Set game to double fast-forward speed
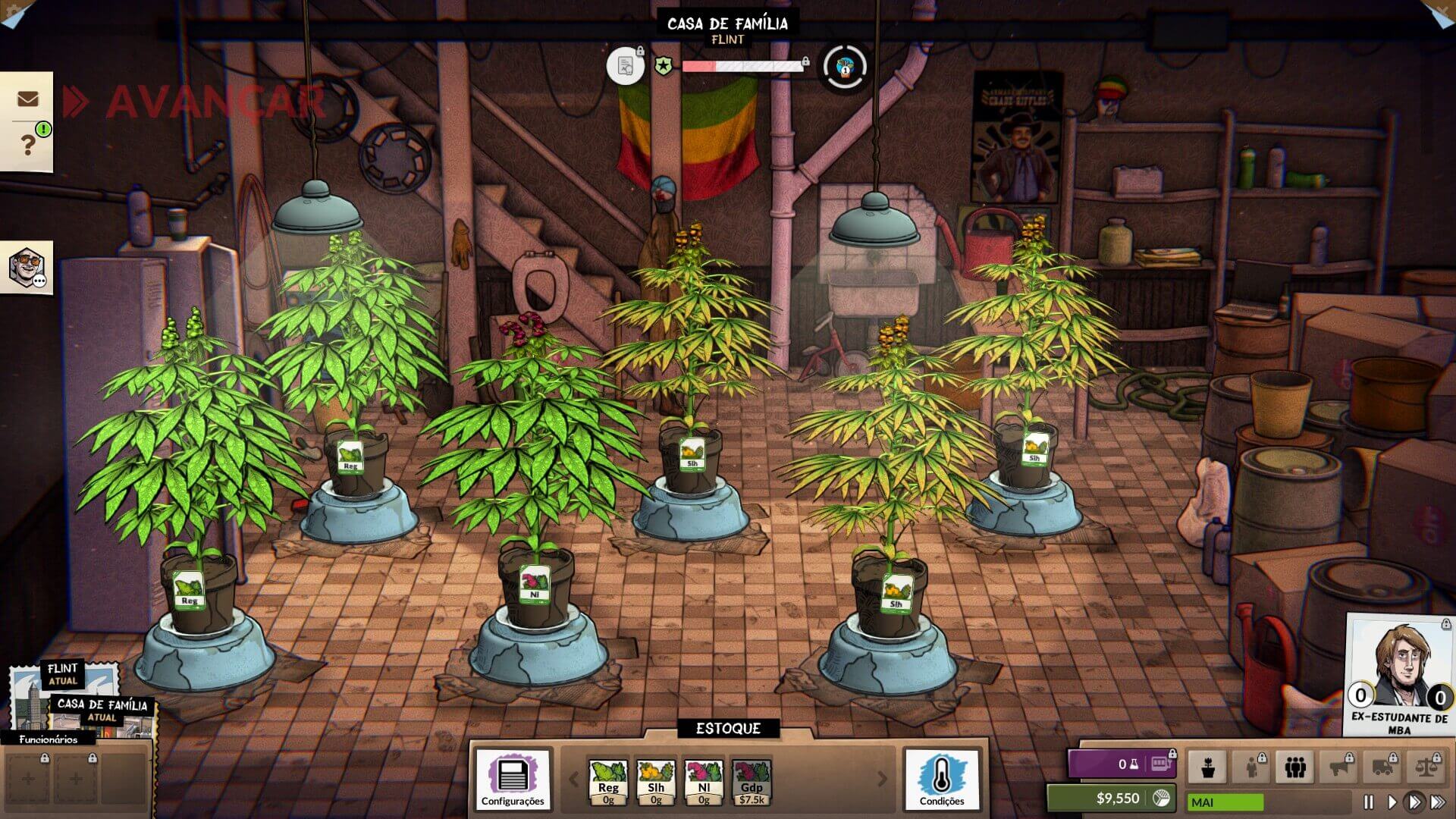Viewport: 1456px width, 819px height. click(x=1414, y=802)
